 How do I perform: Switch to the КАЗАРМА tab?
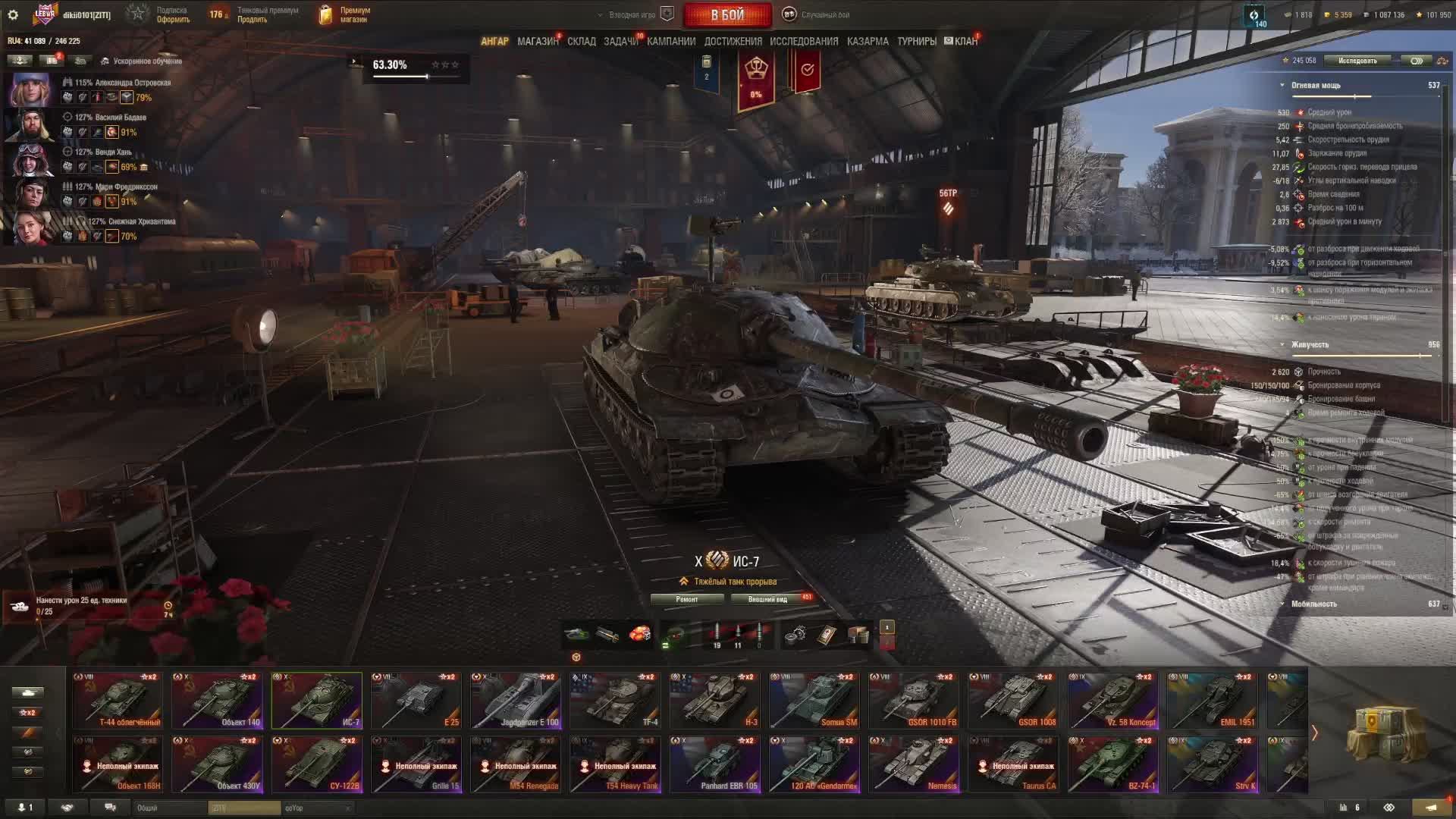pos(868,42)
